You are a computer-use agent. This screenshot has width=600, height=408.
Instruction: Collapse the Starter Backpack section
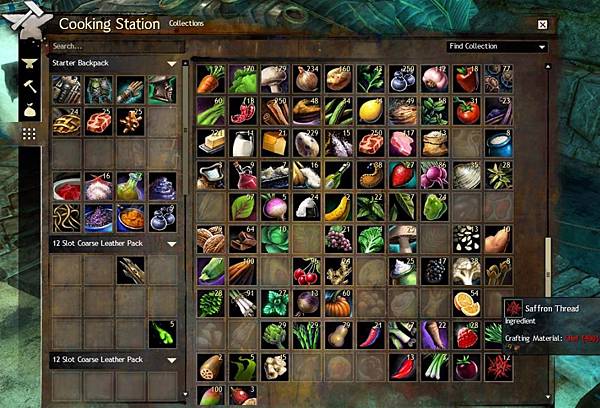(x=172, y=64)
